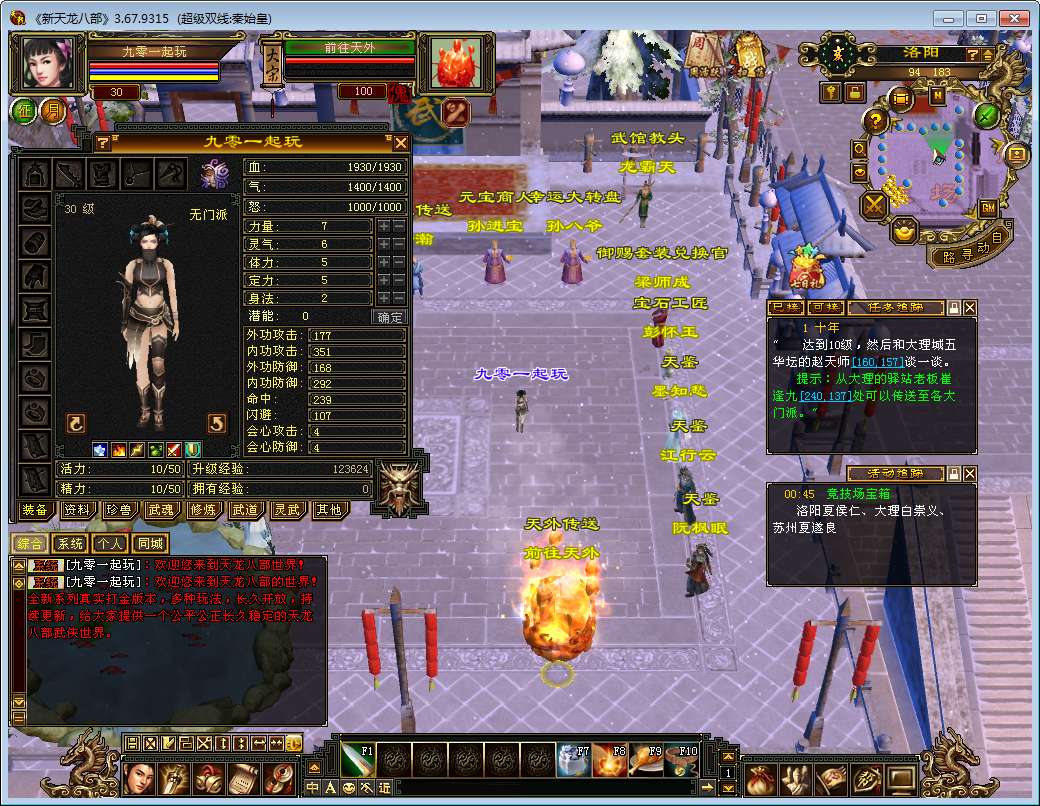Image resolution: width=1040 pixels, height=806 pixels.
Task: Switch chat to the 系统 channel tab
Action: click(x=69, y=544)
